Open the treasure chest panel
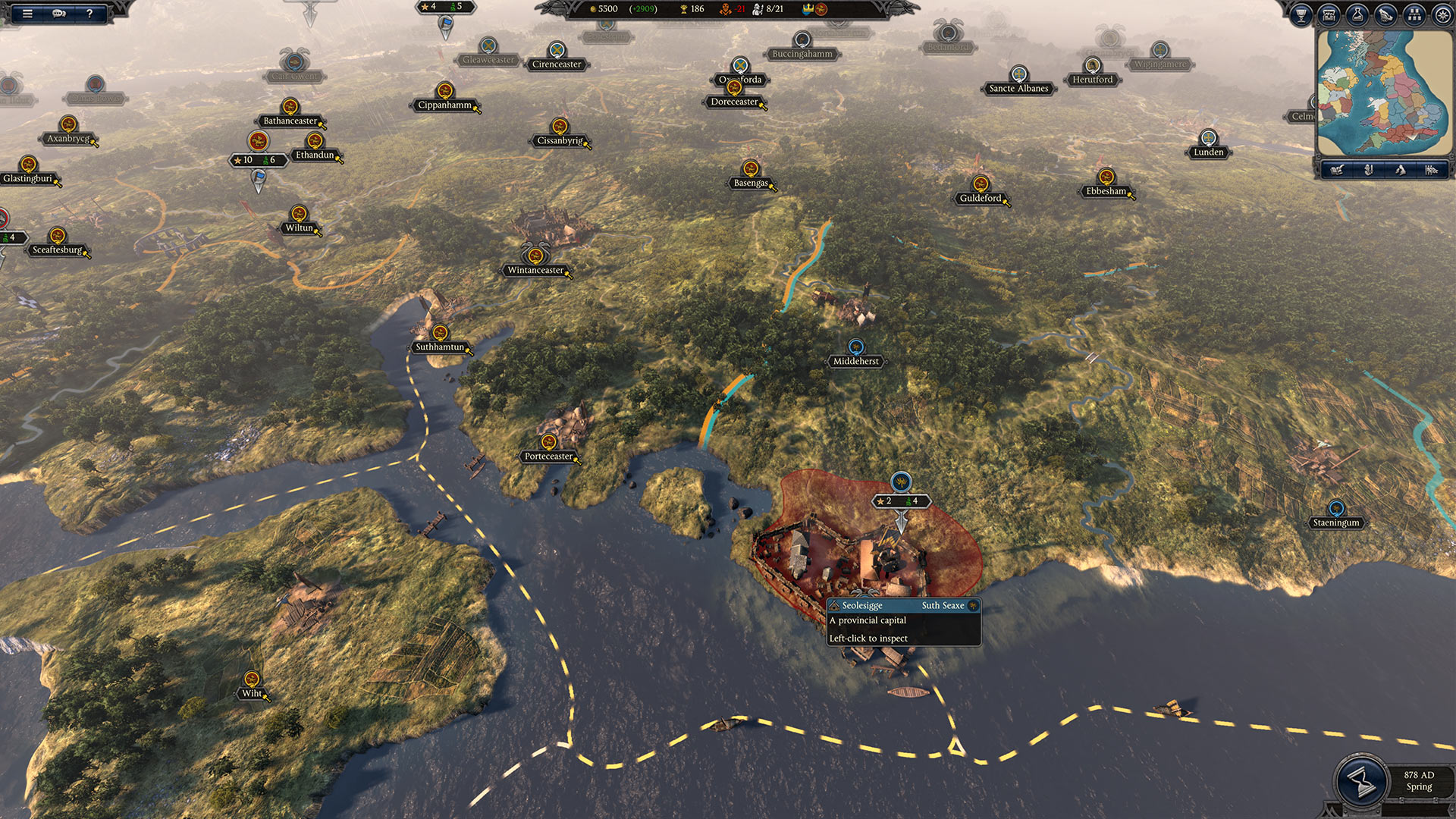The width and height of the screenshot is (1456, 819). click(x=1329, y=14)
